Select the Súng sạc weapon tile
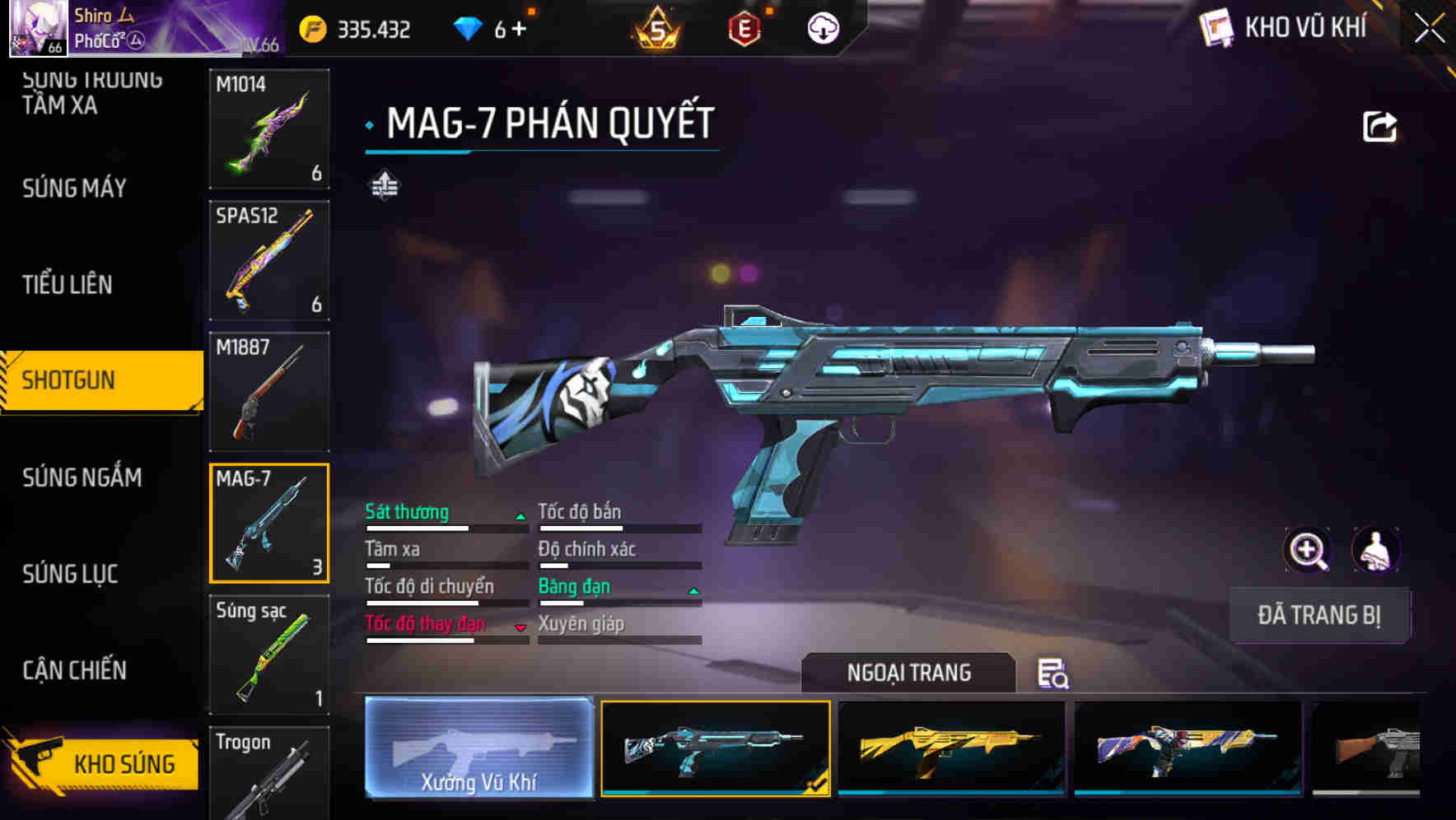 269,655
